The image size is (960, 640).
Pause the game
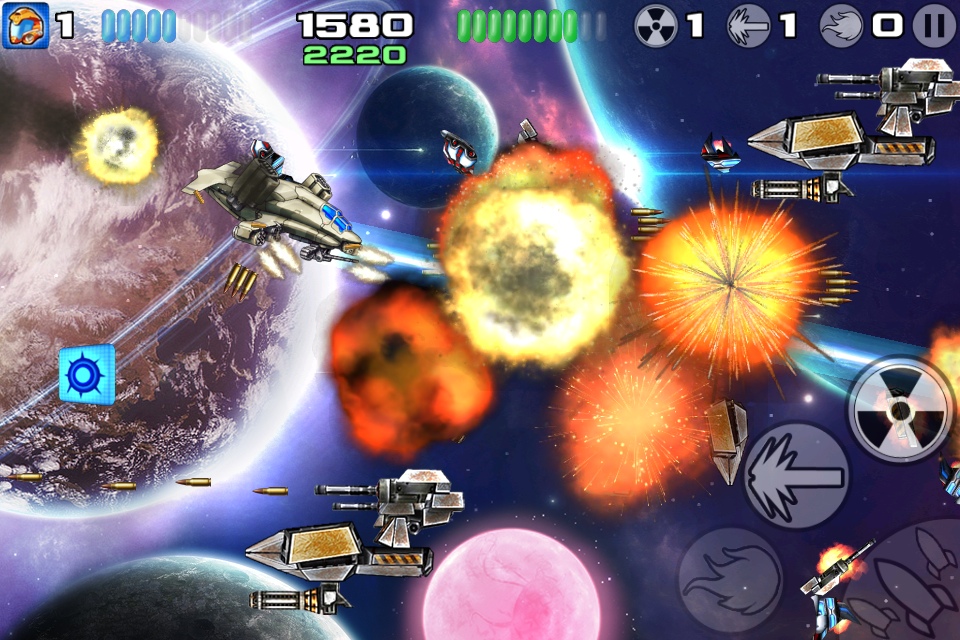pos(934,26)
